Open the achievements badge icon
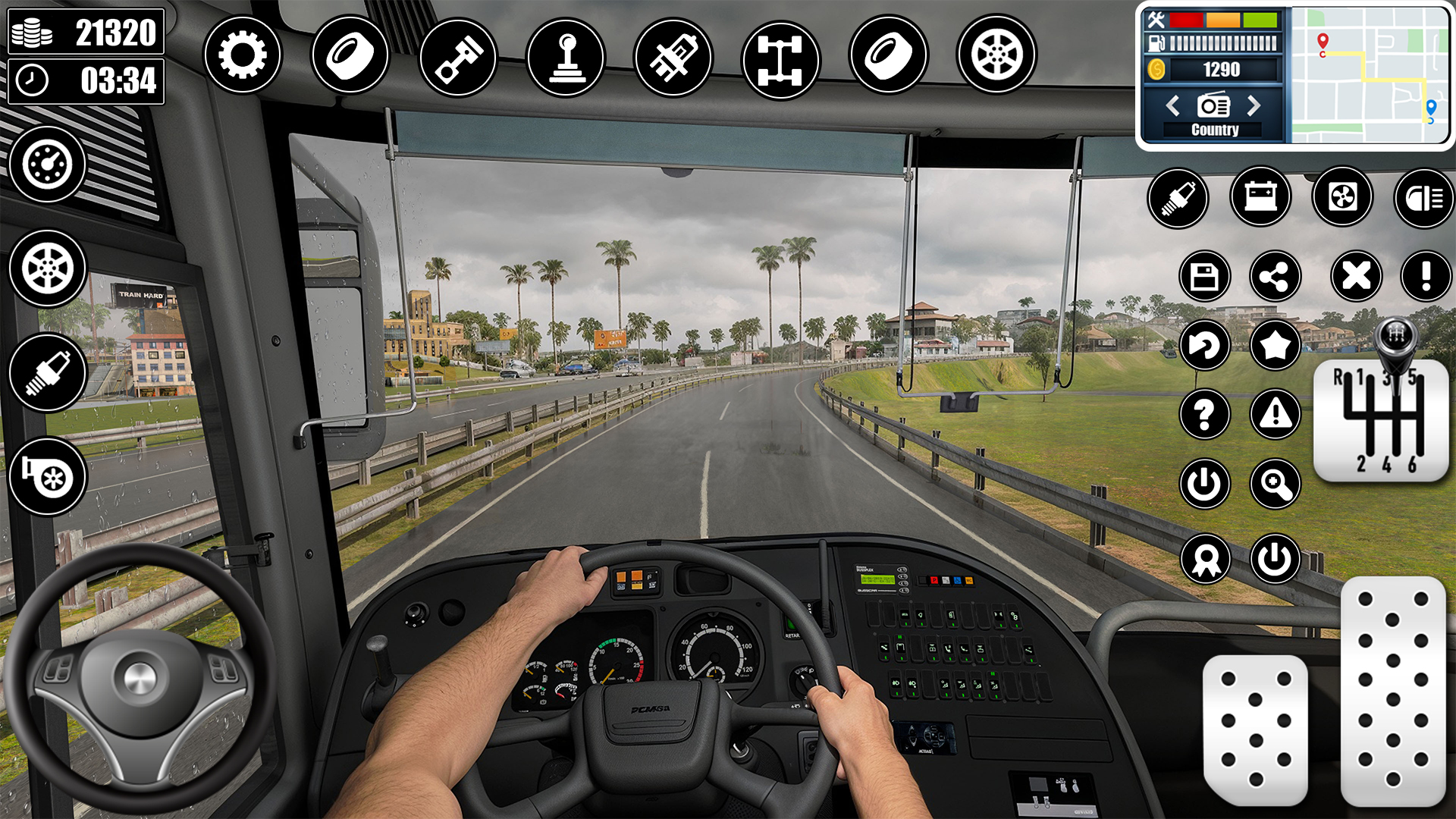Viewport: 1456px width, 819px height. (1206, 559)
